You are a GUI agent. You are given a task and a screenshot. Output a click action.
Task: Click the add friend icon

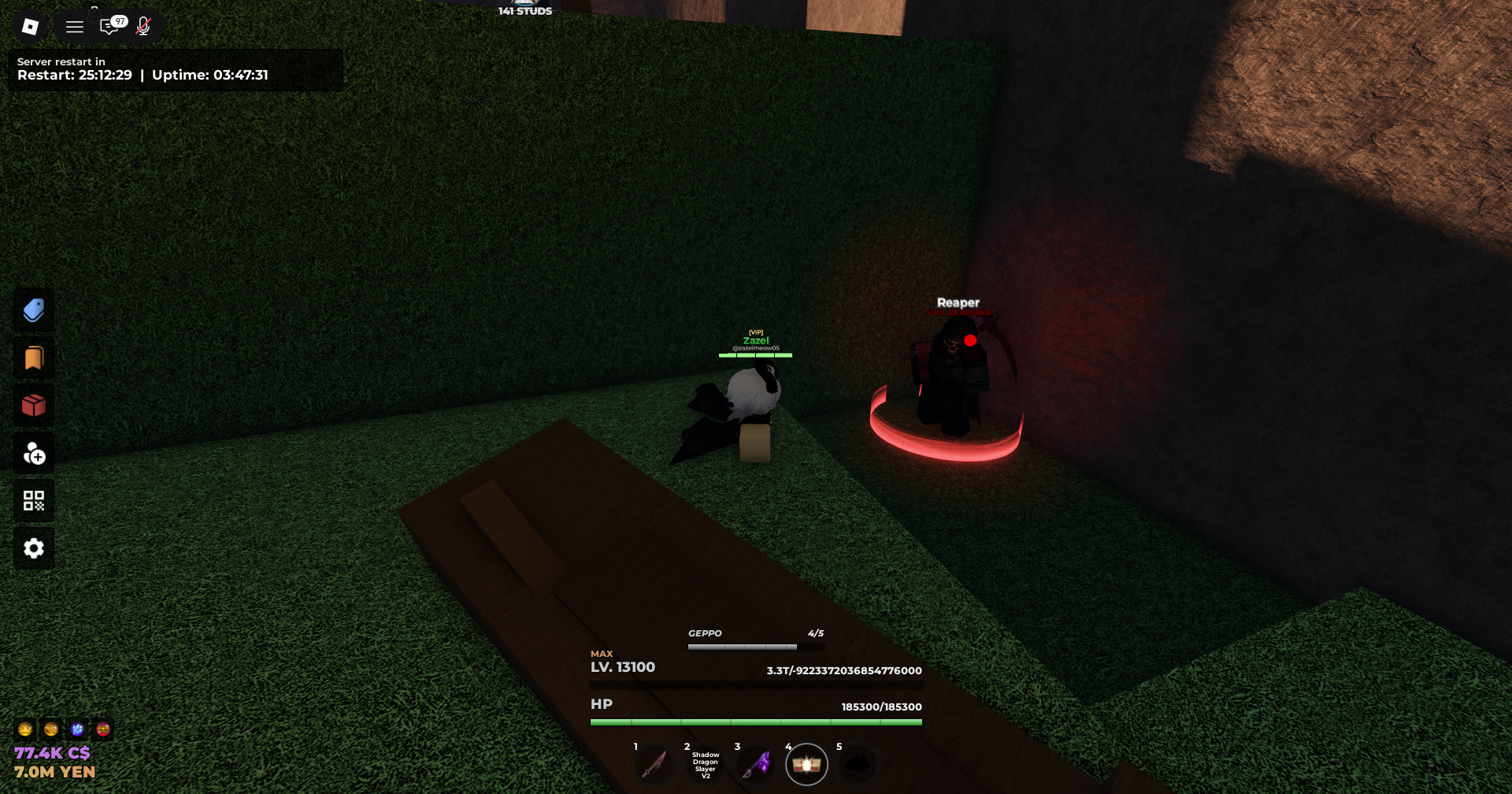tap(34, 454)
